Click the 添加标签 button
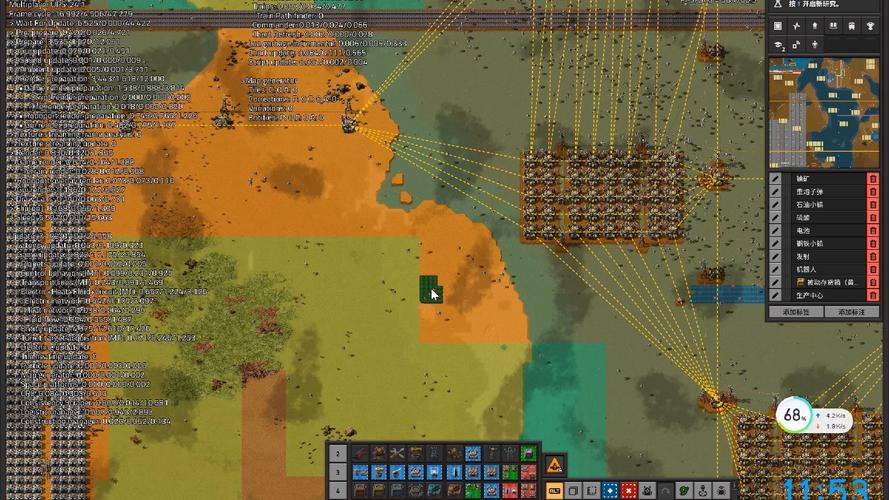 pyautogui.click(x=796, y=312)
